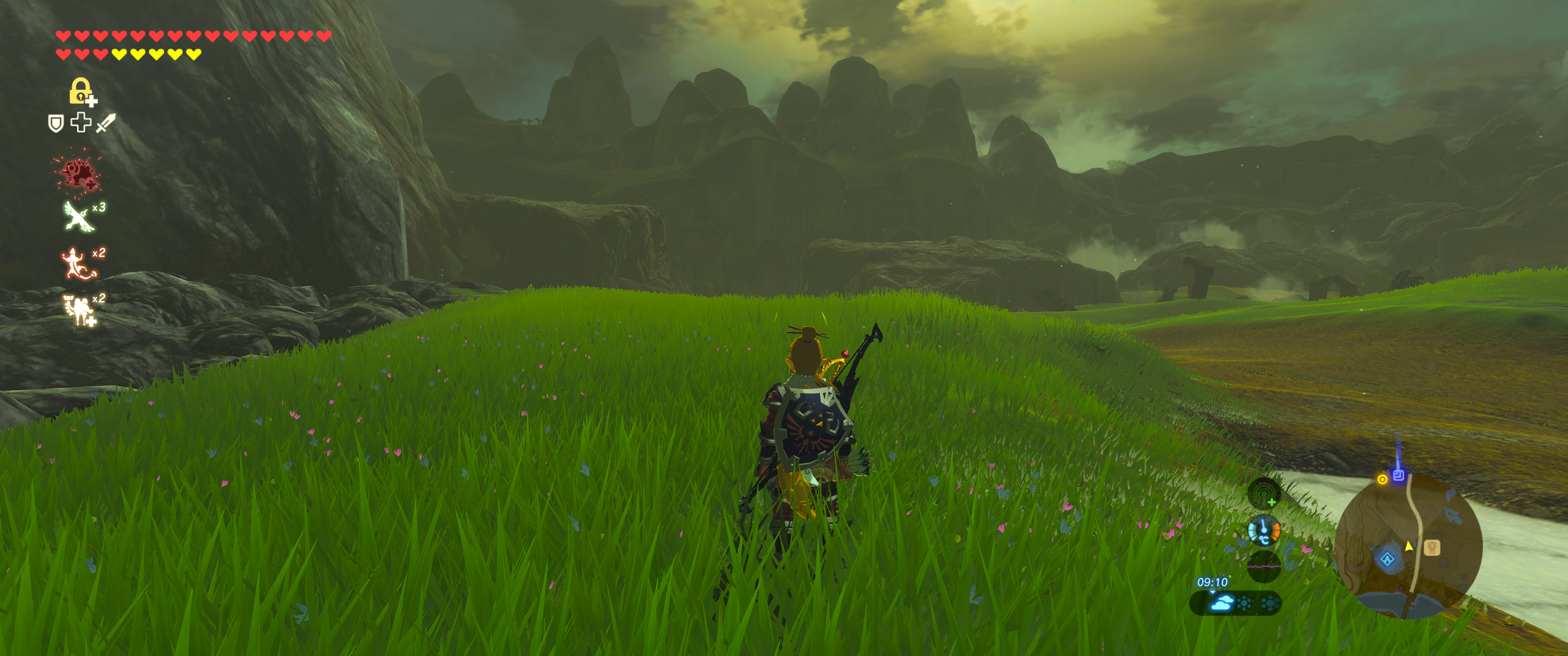Activate the orange Urbosa's Fury lizard icon
Viewport: 1568px width, 656px height.
78,263
